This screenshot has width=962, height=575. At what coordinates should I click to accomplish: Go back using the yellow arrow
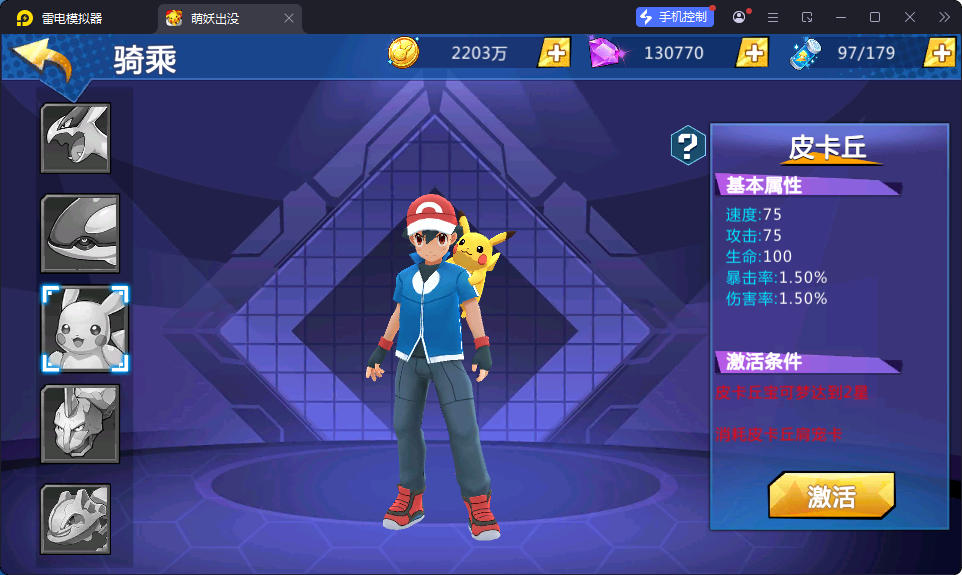43,61
